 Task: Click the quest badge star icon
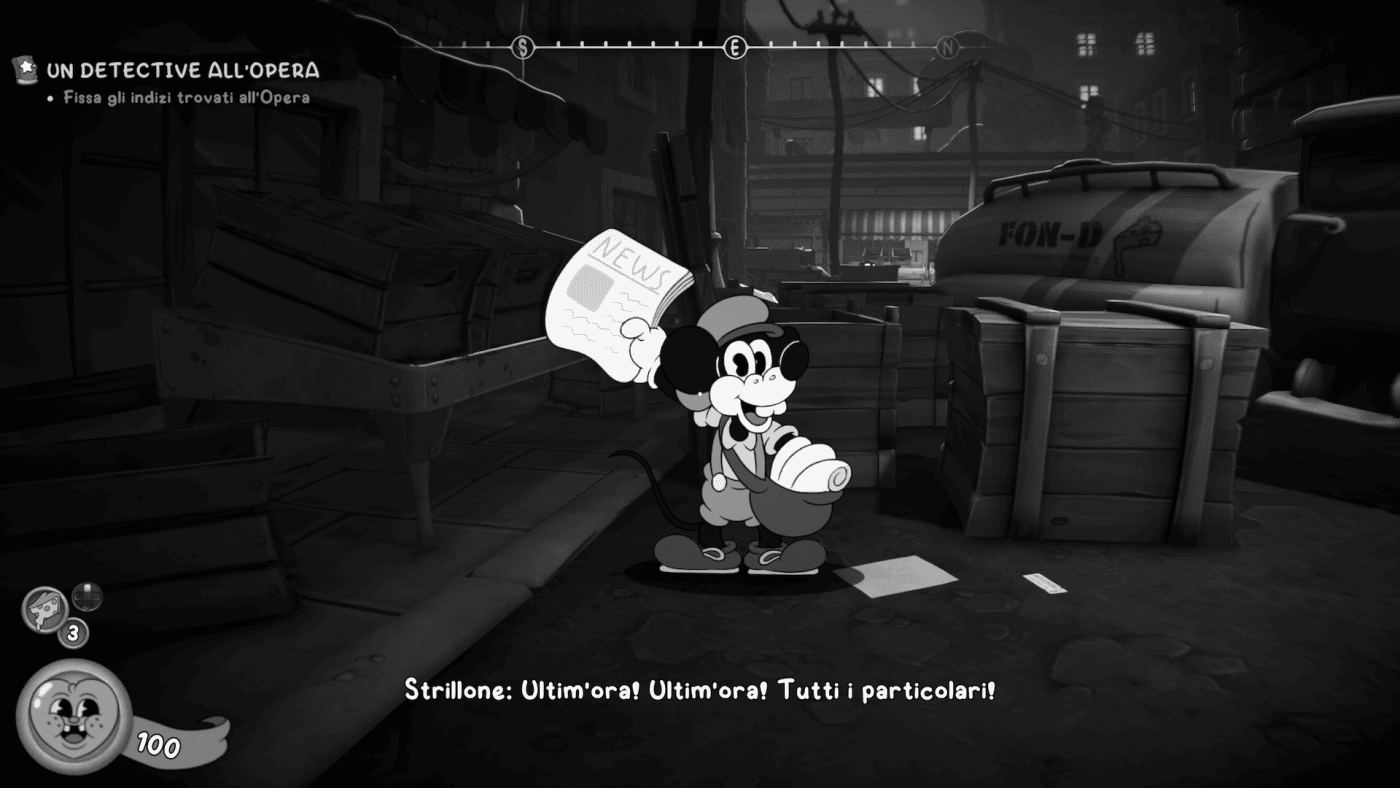25,69
